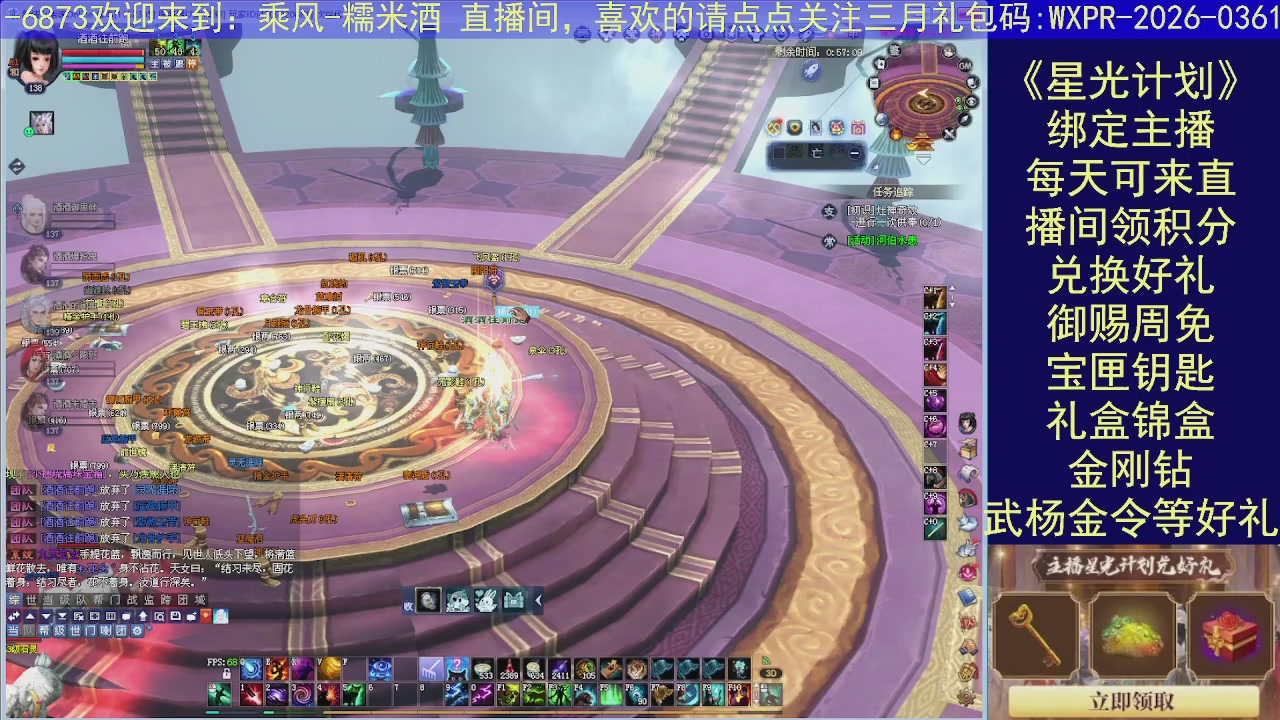Open the calendar icon left of the minimap

pos(873,82)
